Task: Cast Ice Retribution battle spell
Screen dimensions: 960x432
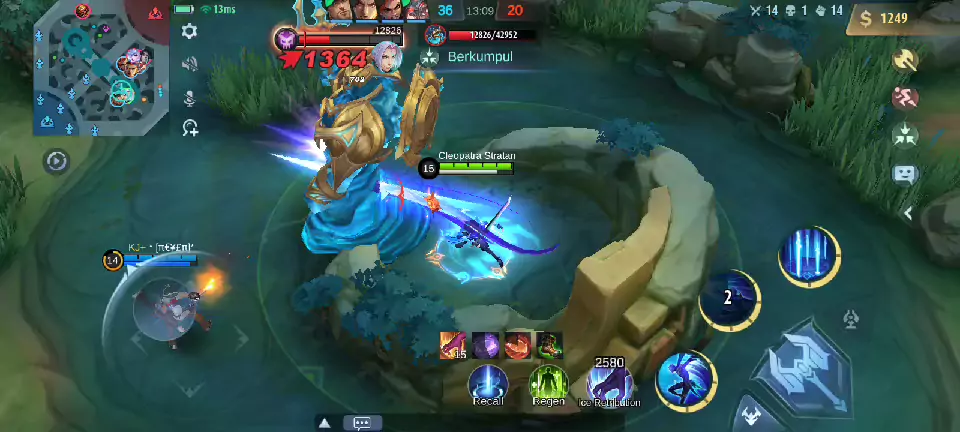Action: click(x=609, y=381)
